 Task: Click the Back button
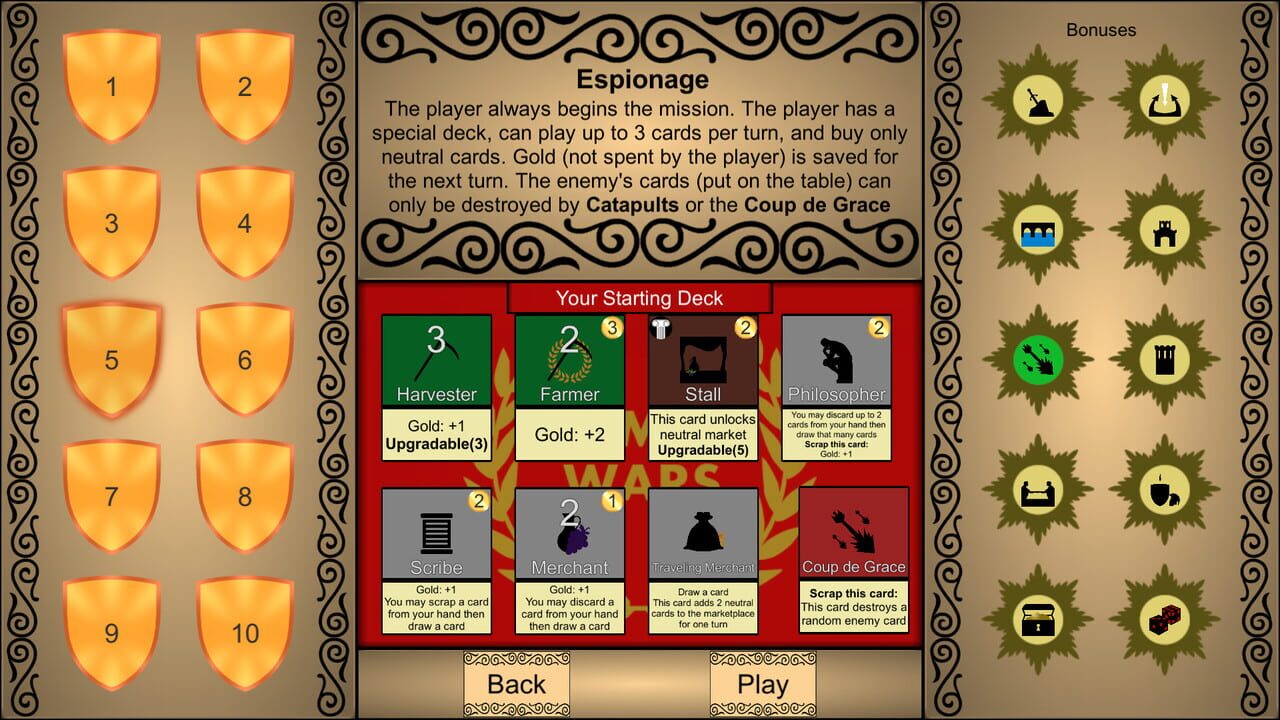[x=515, y=684]
